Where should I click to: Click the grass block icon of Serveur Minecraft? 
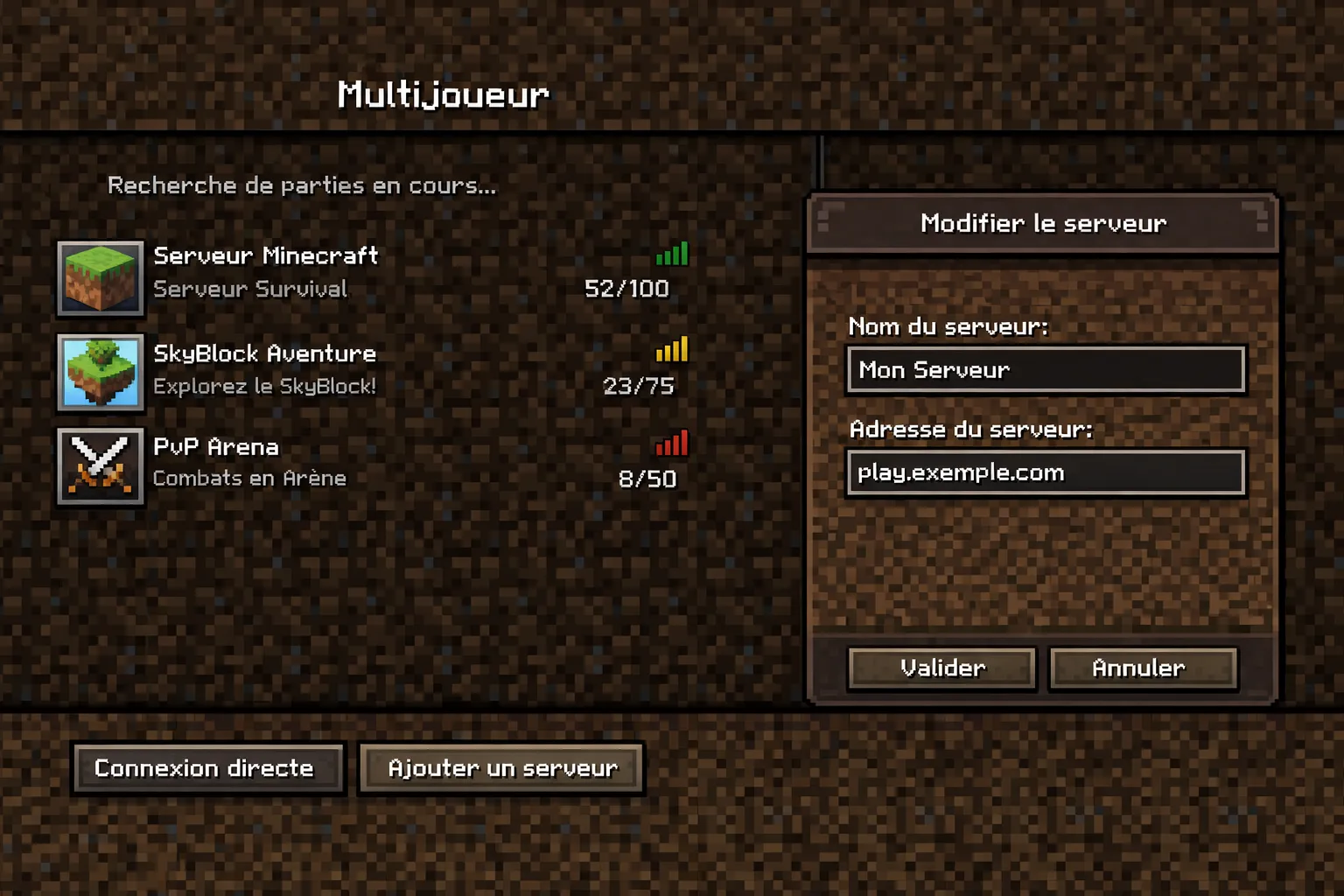(100, 280)
